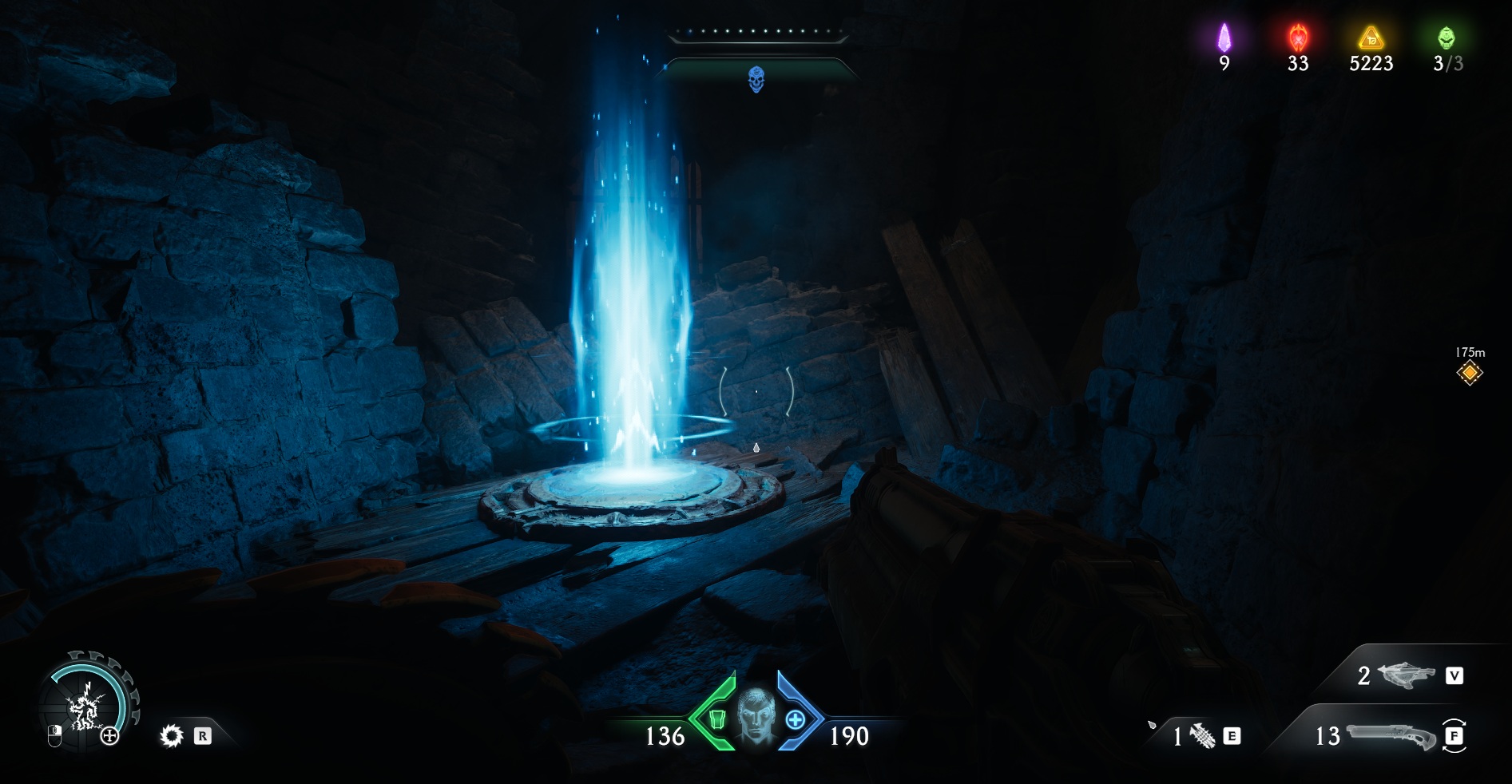The height and width of the screenshot is (784, 1512).
Task: Click the blue plus stamina icon
Action: point(795,720)
